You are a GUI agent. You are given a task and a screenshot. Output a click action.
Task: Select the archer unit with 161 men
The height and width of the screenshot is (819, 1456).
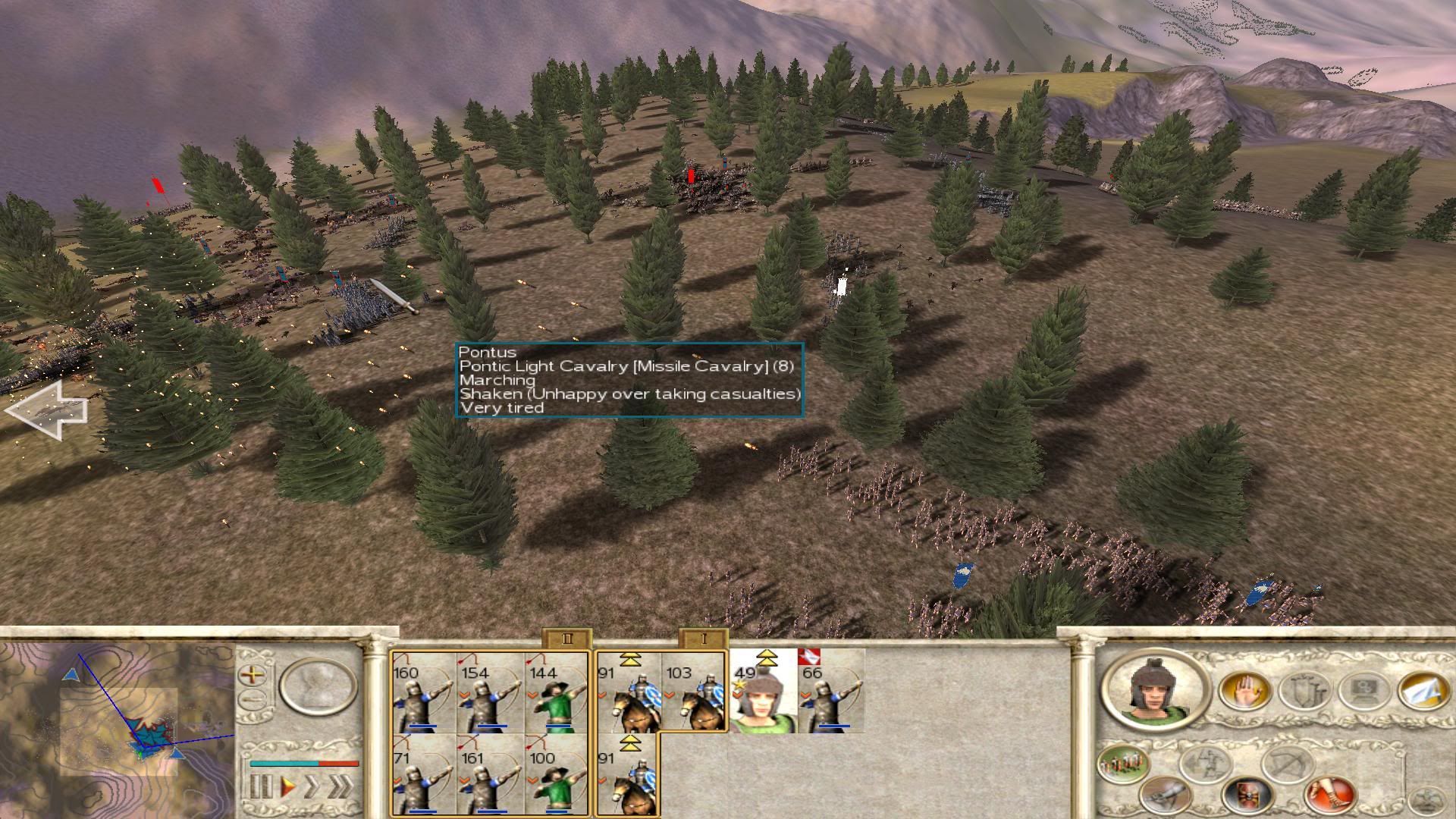tap(490, 775)
